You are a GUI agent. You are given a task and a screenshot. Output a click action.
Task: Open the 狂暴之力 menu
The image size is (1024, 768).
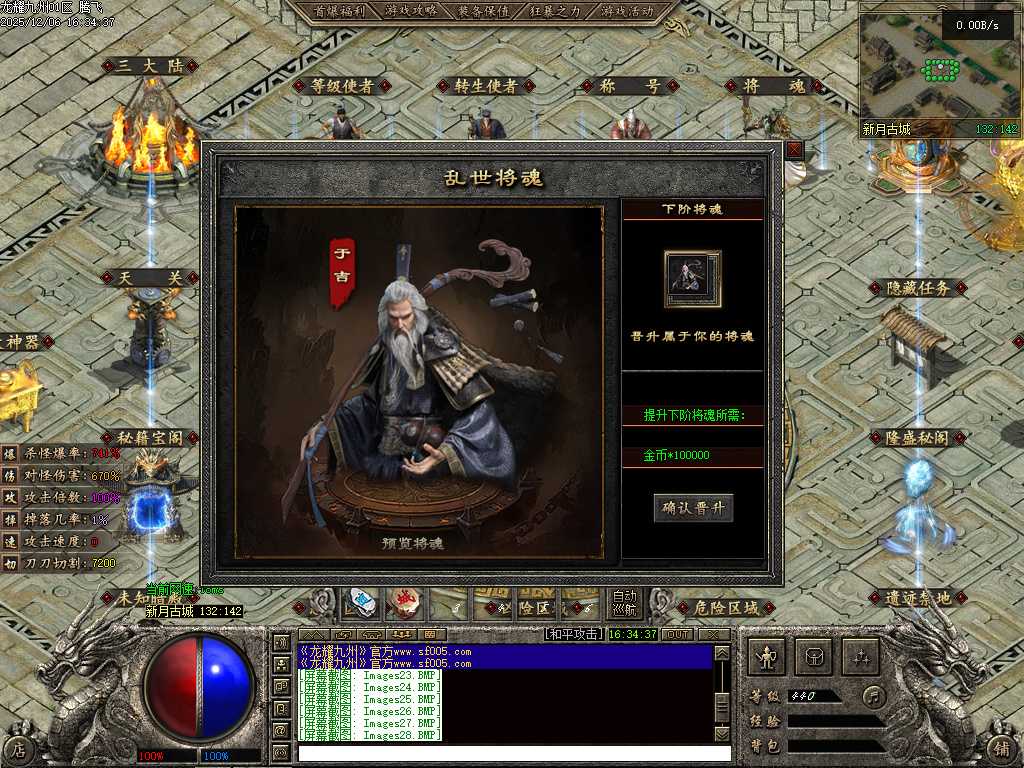(555, 11)
